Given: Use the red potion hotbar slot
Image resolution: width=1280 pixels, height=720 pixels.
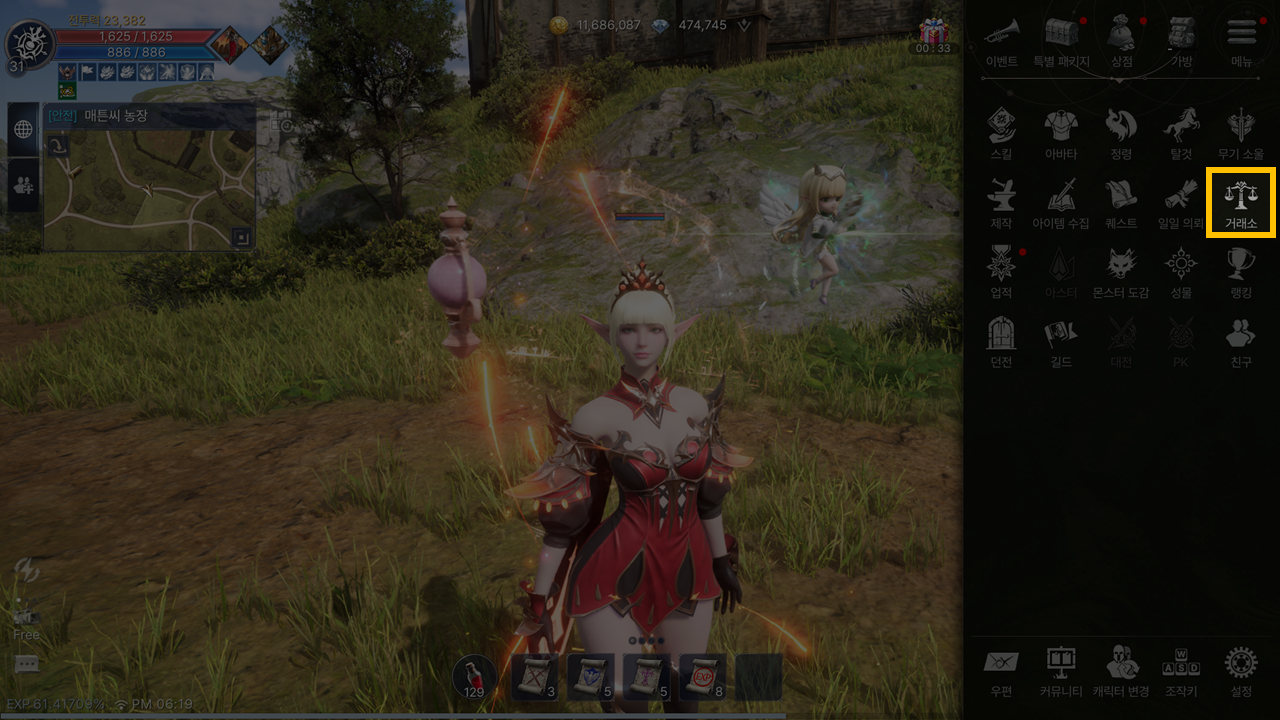Looking at the screenshot, I should 474,677.
